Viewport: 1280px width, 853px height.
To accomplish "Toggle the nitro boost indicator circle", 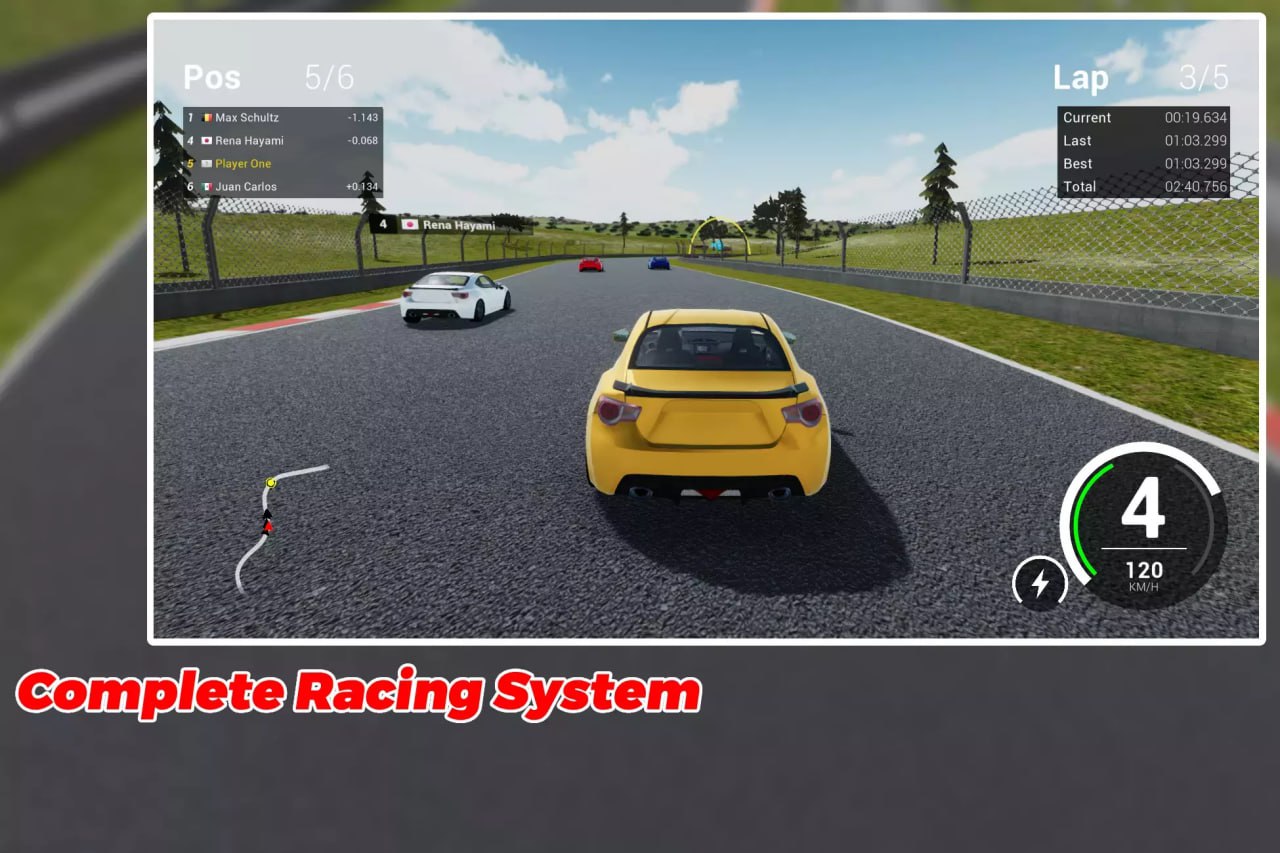I will point(1039,582).
